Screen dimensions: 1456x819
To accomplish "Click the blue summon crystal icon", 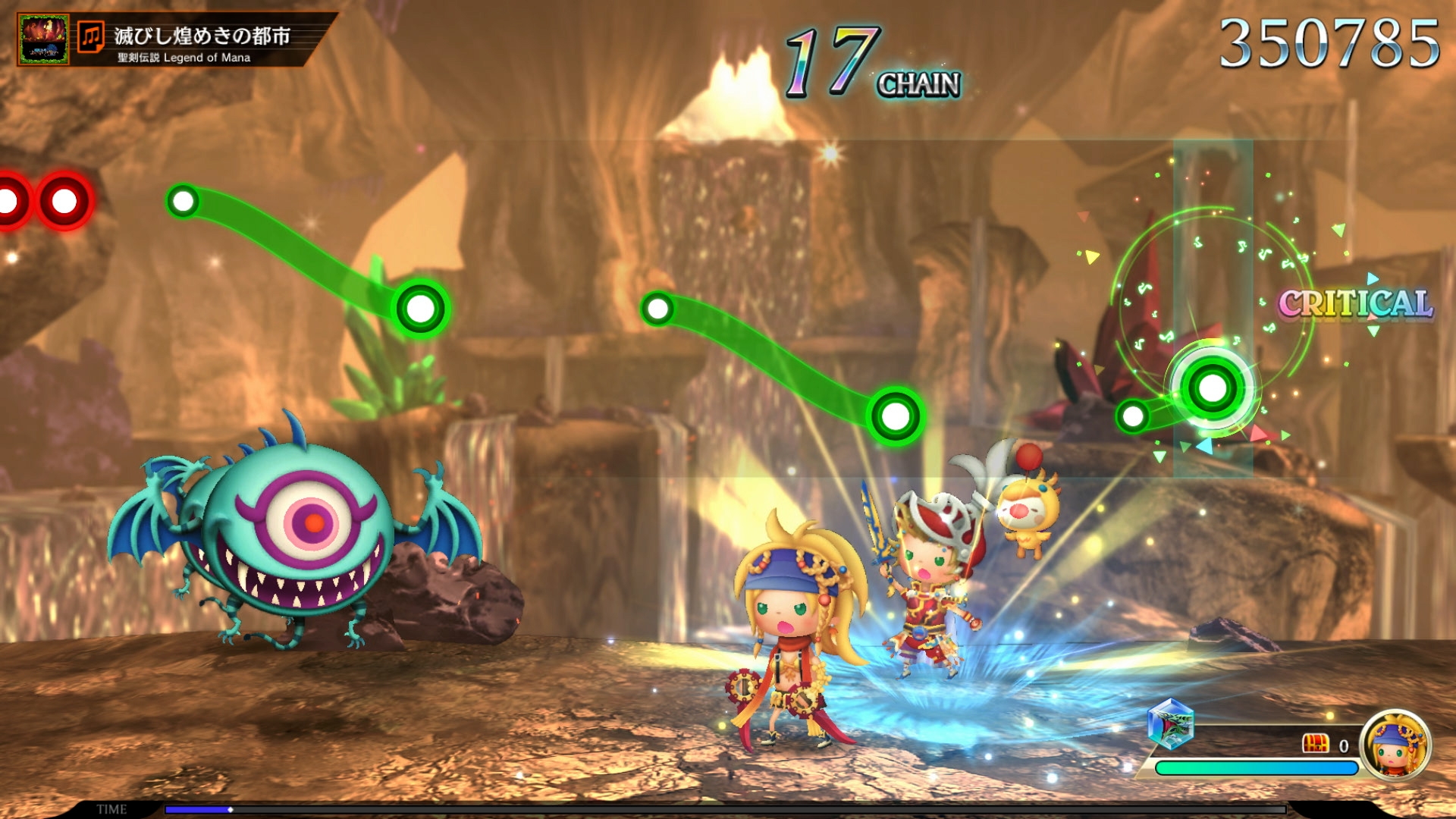I will tap(1170, 723).
